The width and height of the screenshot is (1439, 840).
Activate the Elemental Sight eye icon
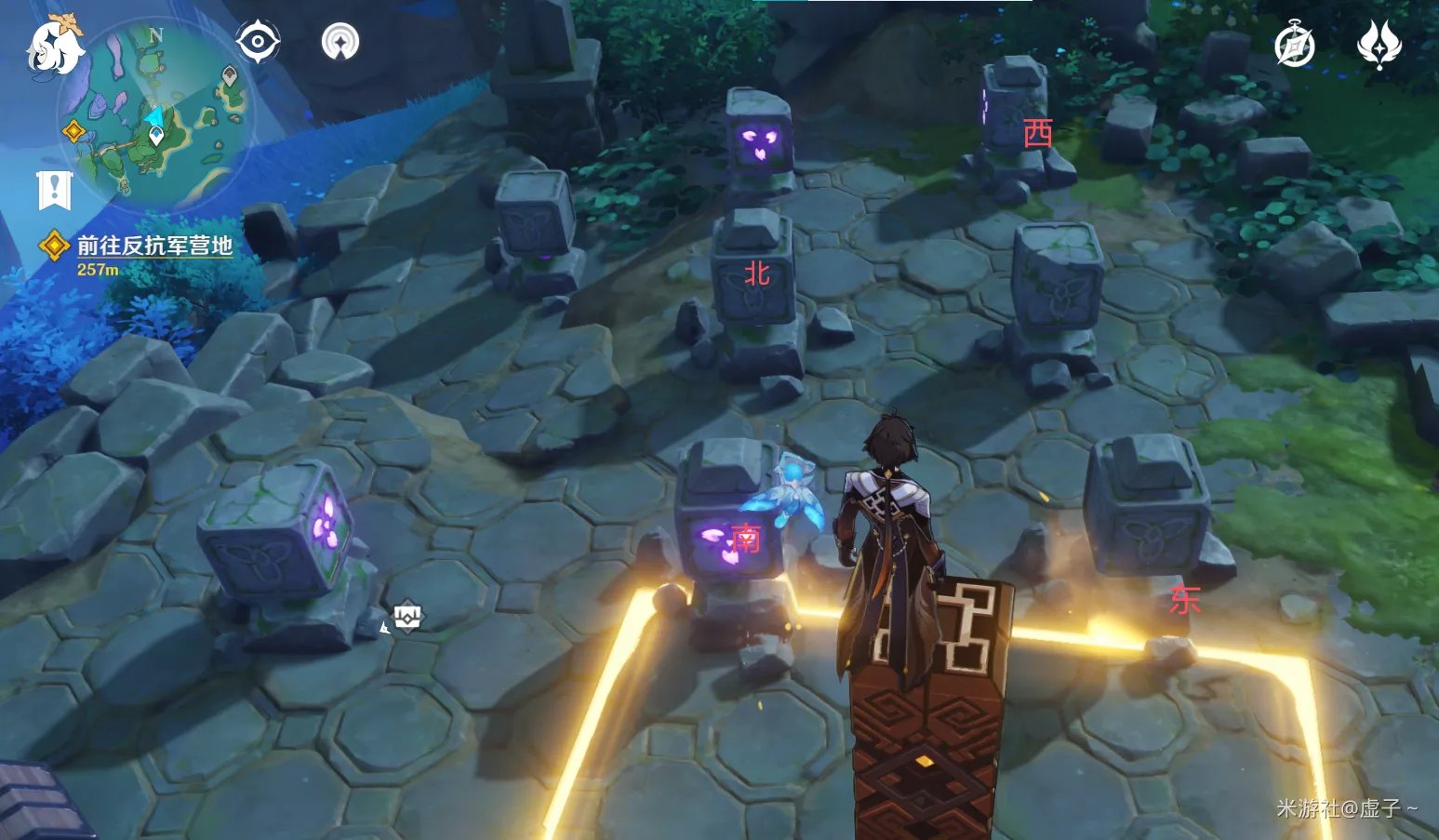click(258, 43)
